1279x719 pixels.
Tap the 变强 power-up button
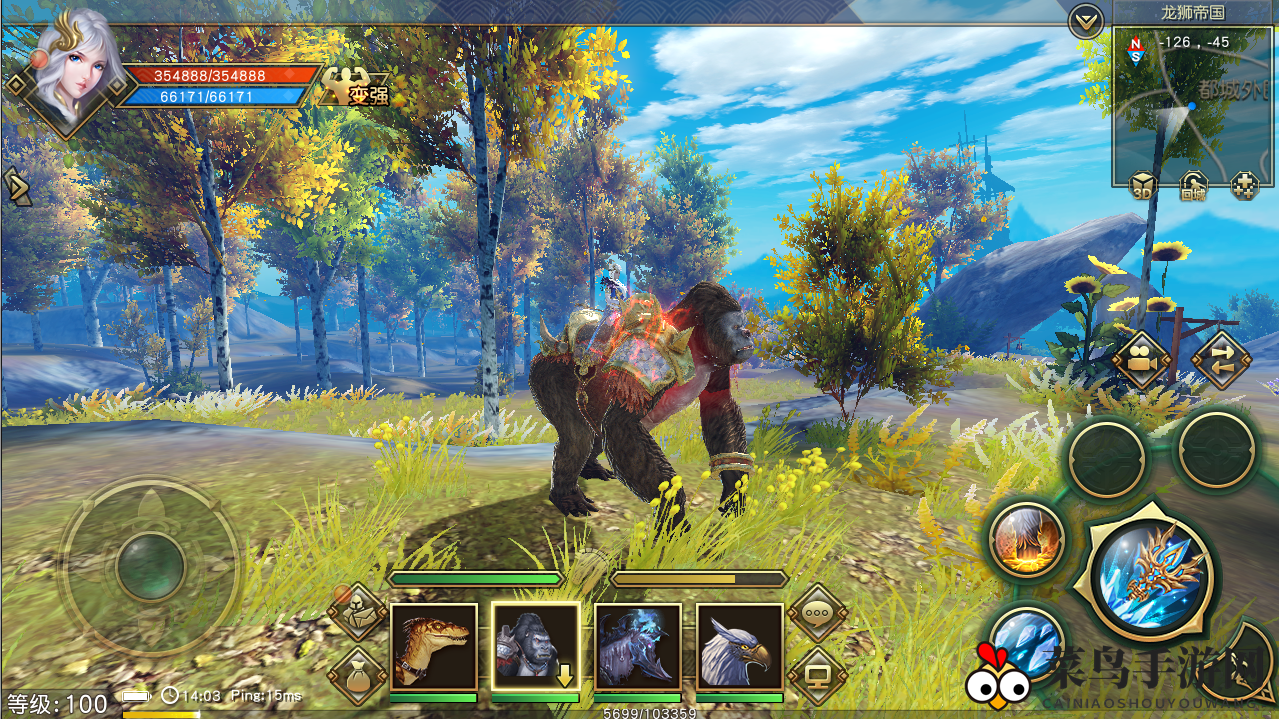click(x=354, y=88)
